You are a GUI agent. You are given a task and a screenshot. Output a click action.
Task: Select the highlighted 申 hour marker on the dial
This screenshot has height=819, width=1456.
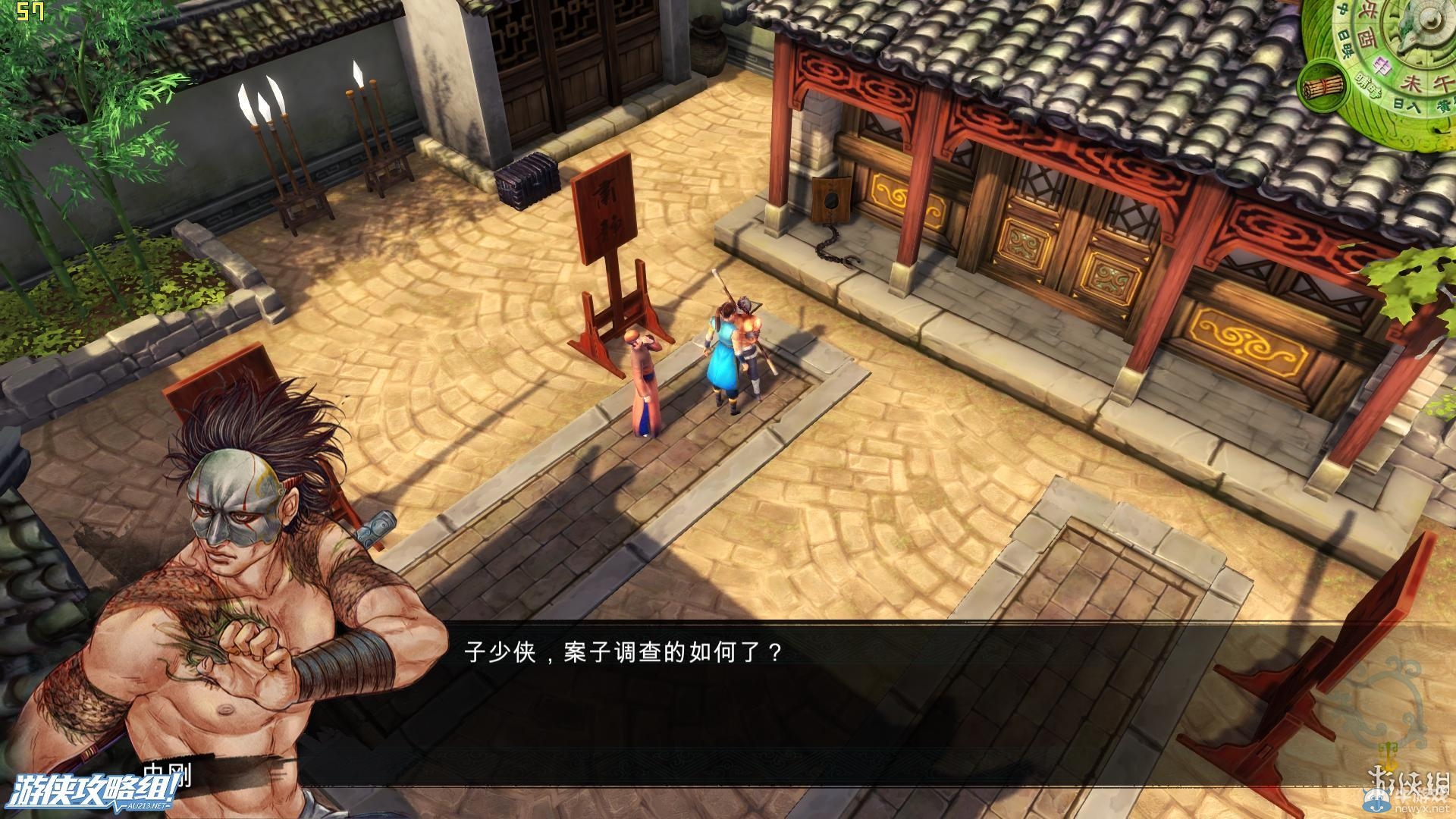(1382, 66)
